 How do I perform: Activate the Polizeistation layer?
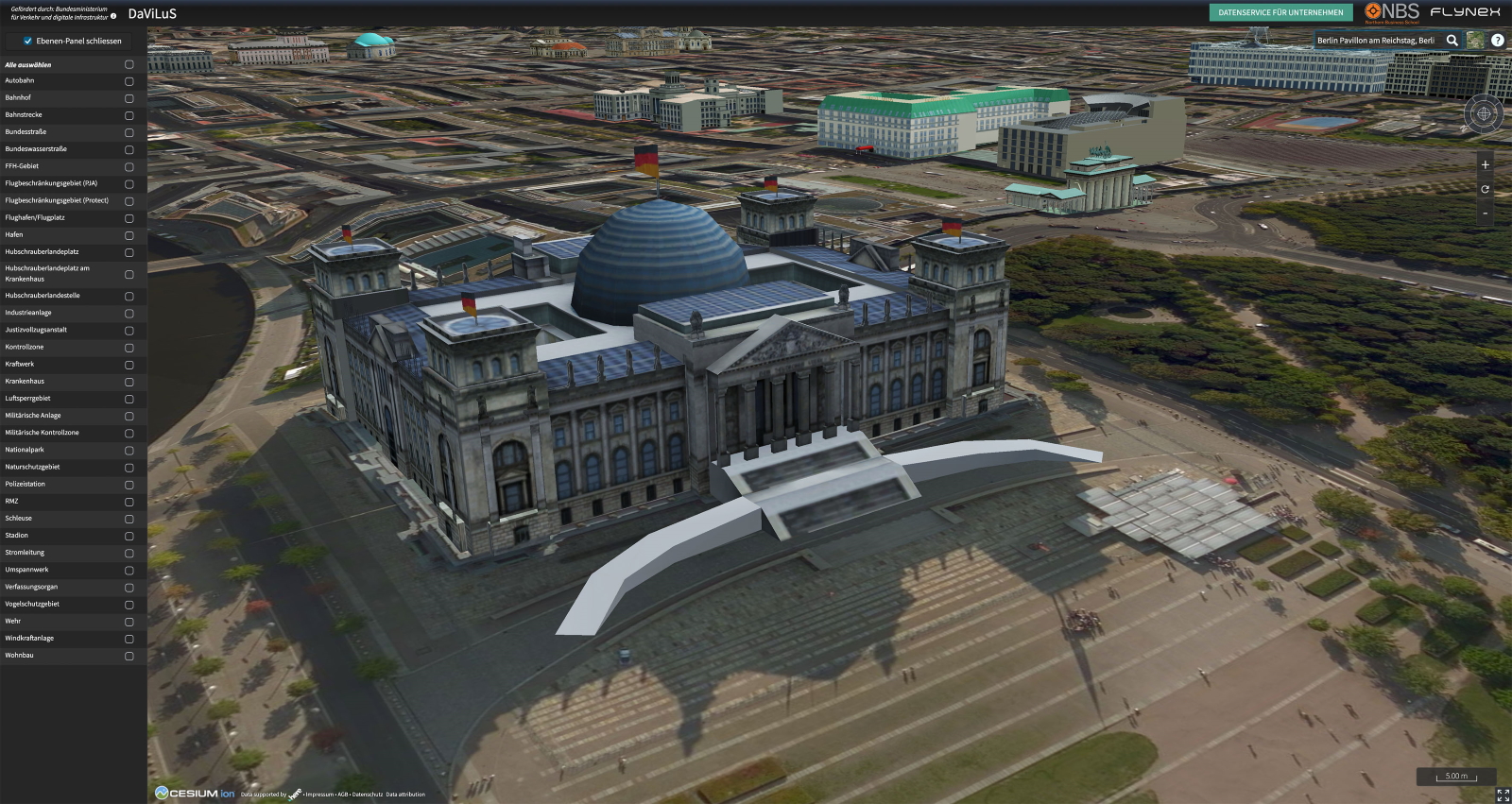(x=129, y=485)
